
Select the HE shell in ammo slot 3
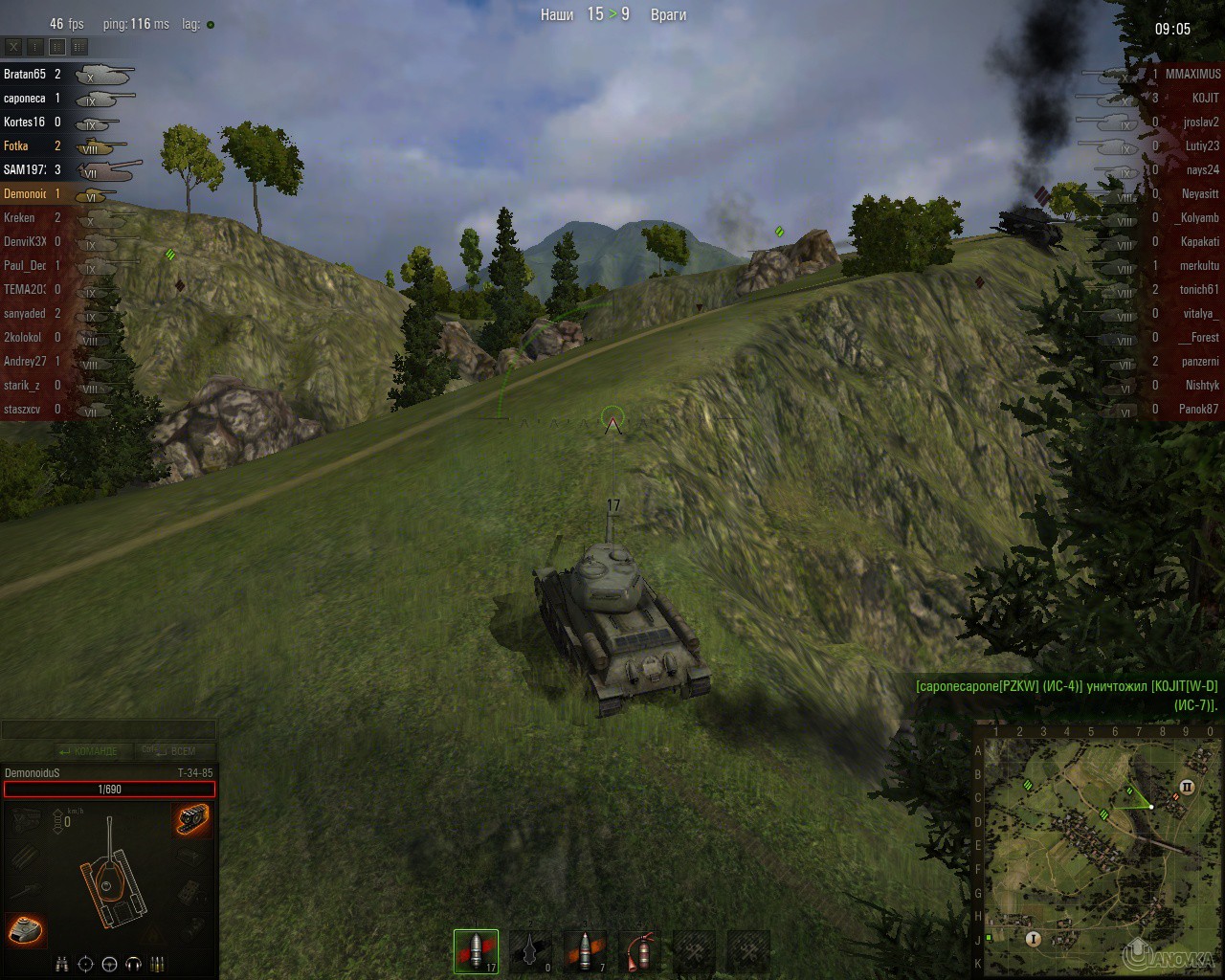click(585, 950)
